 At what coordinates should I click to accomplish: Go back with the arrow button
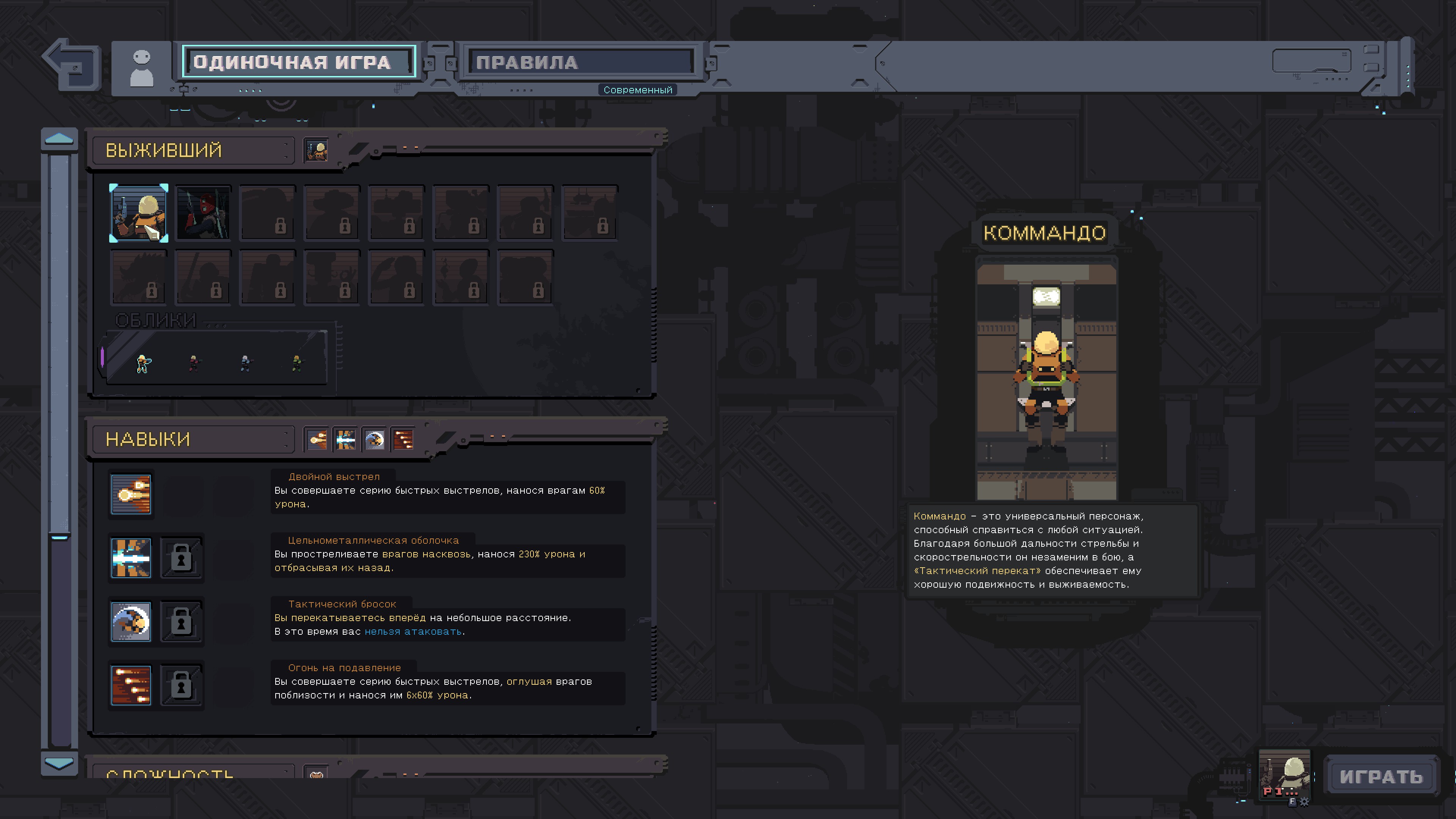72,64
